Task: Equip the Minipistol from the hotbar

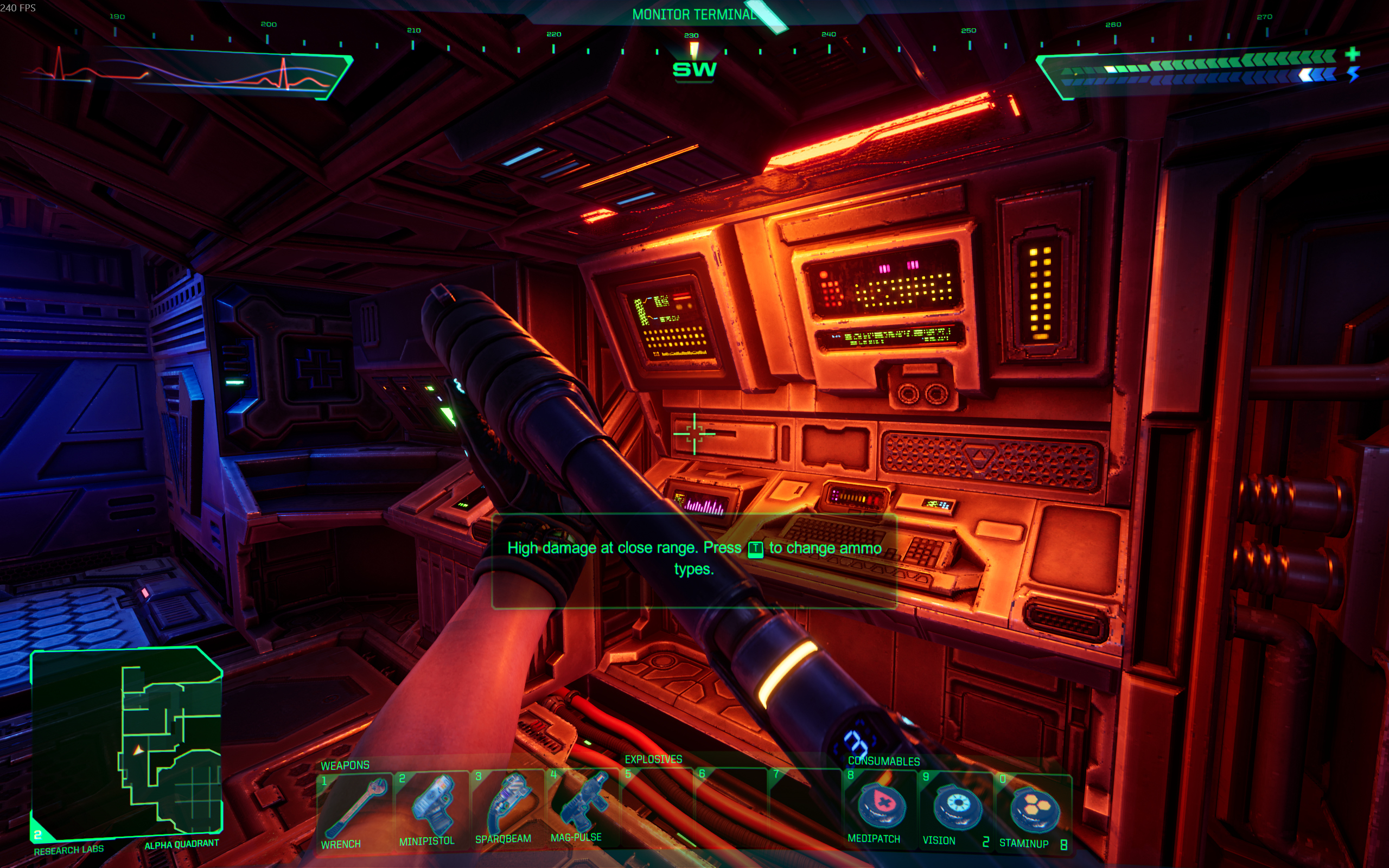Action: pos(430,808)
